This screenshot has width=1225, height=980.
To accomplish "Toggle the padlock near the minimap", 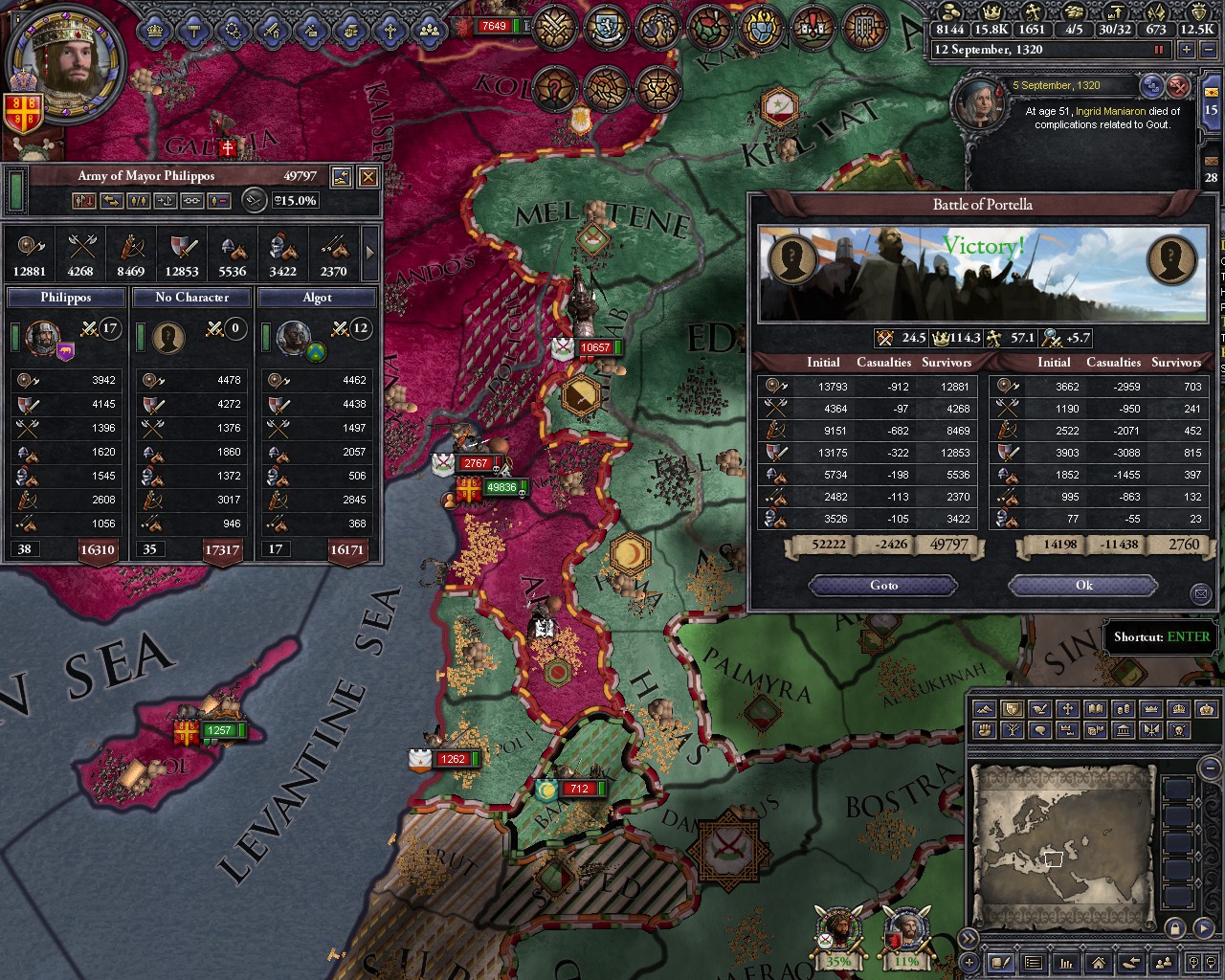I will (x=1173, y=929).
